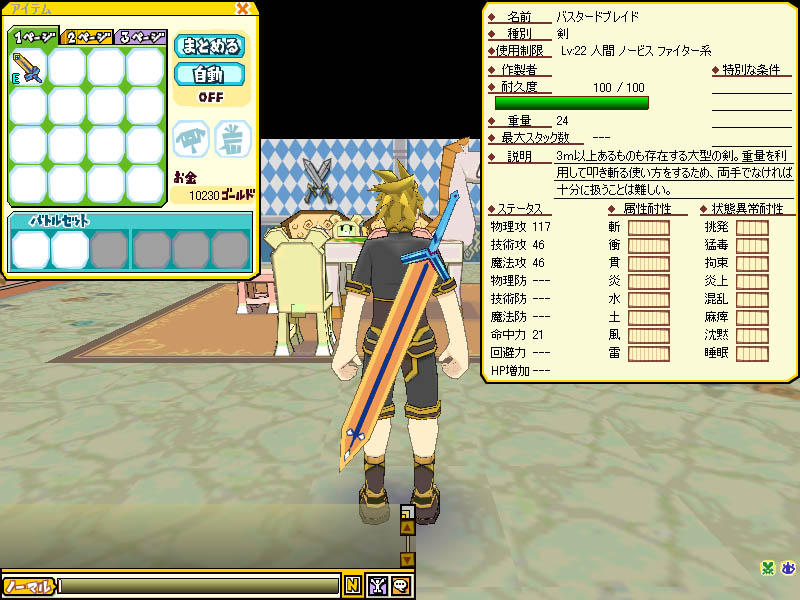Open the emote figure icon

378,586
